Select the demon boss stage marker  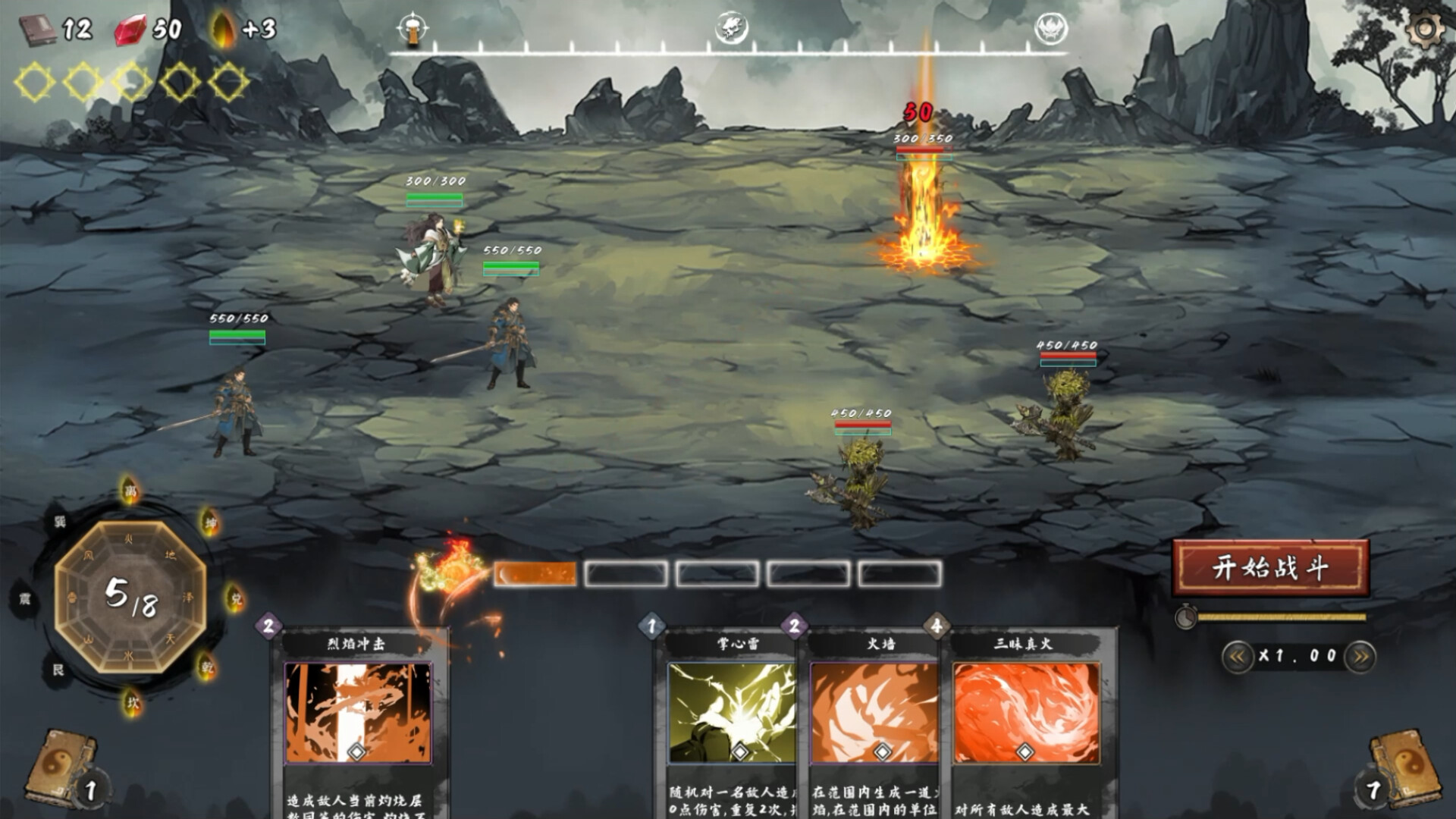(1052, 29)
